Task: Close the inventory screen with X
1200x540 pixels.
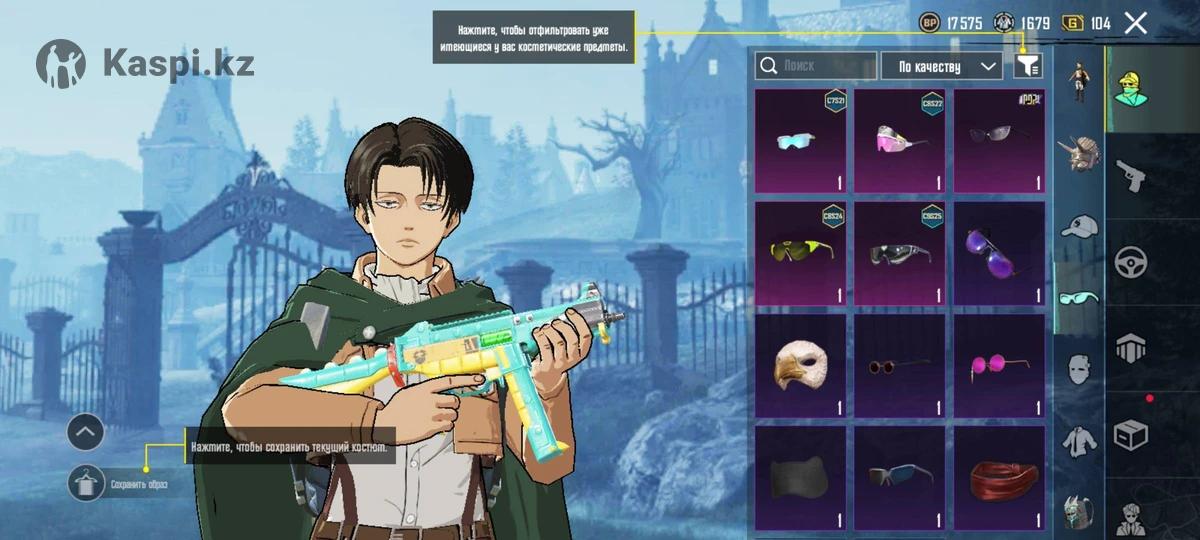Action: (1135, 23)
